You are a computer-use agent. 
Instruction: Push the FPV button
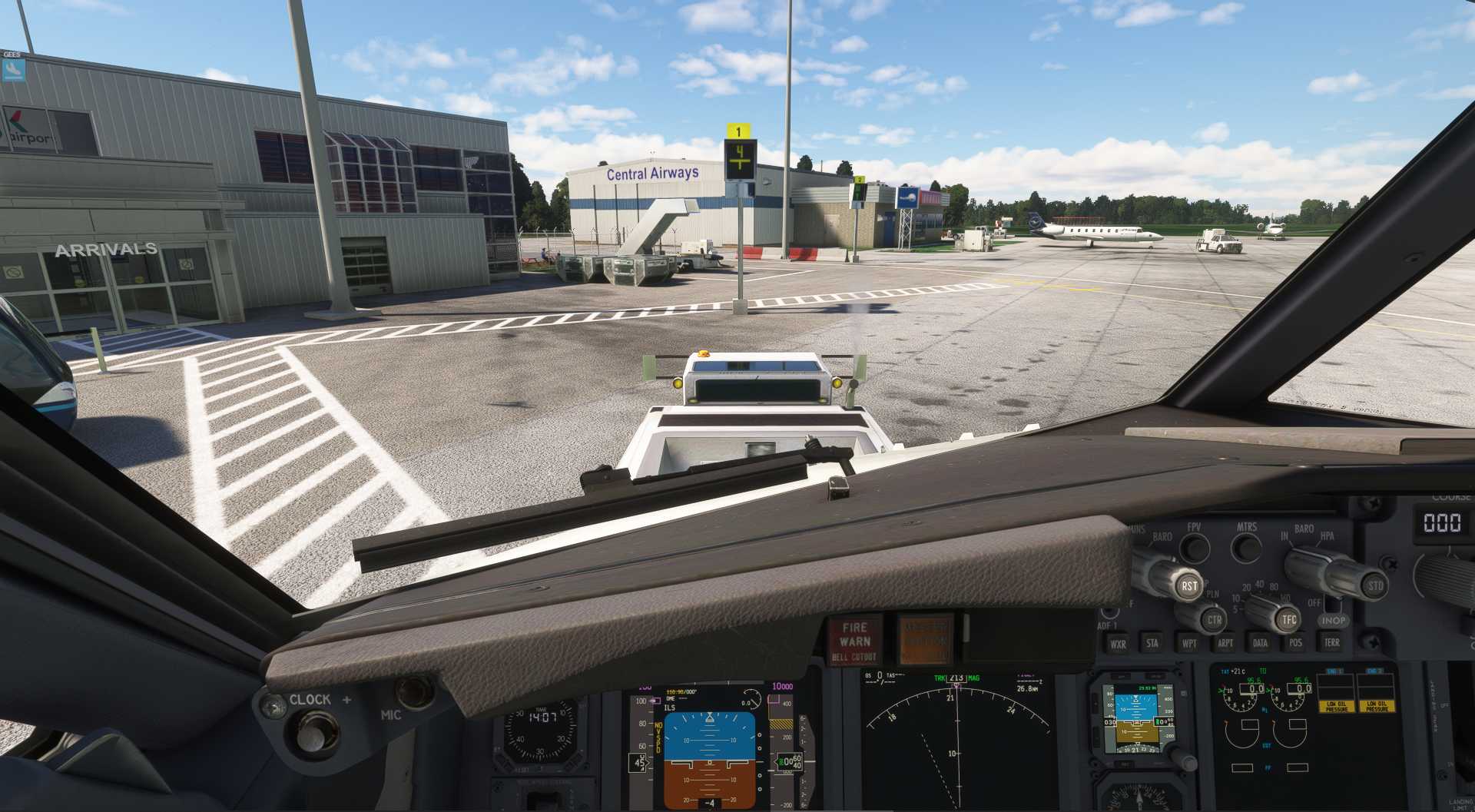click(1194, 548)
